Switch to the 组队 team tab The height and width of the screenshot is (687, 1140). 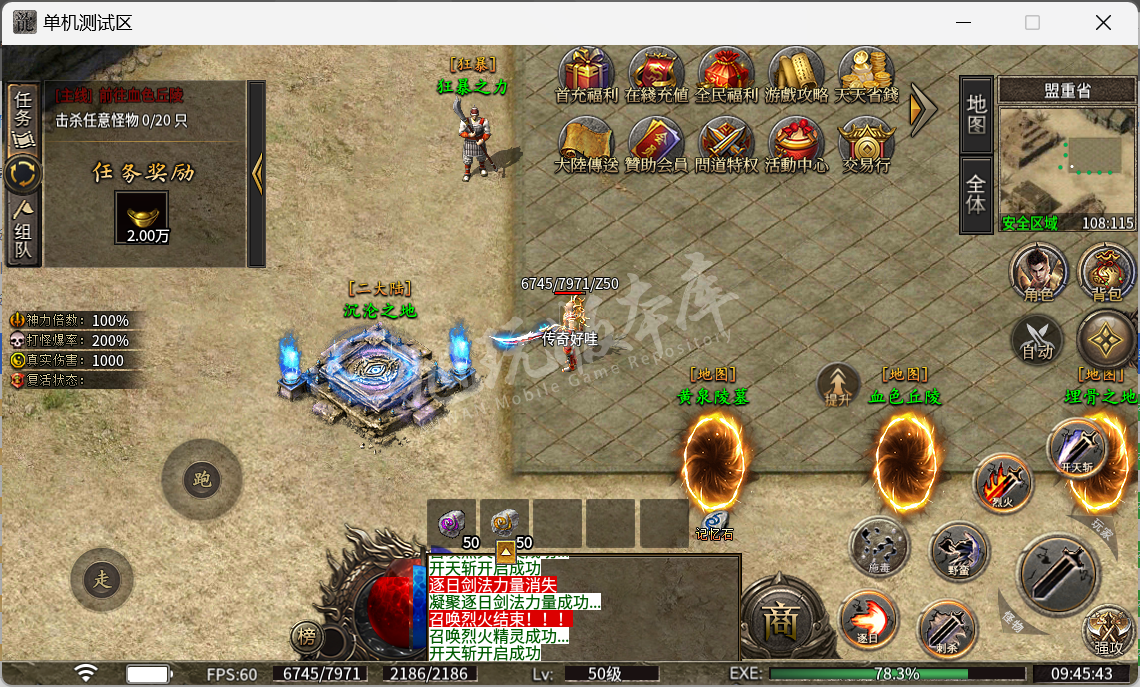23,230
